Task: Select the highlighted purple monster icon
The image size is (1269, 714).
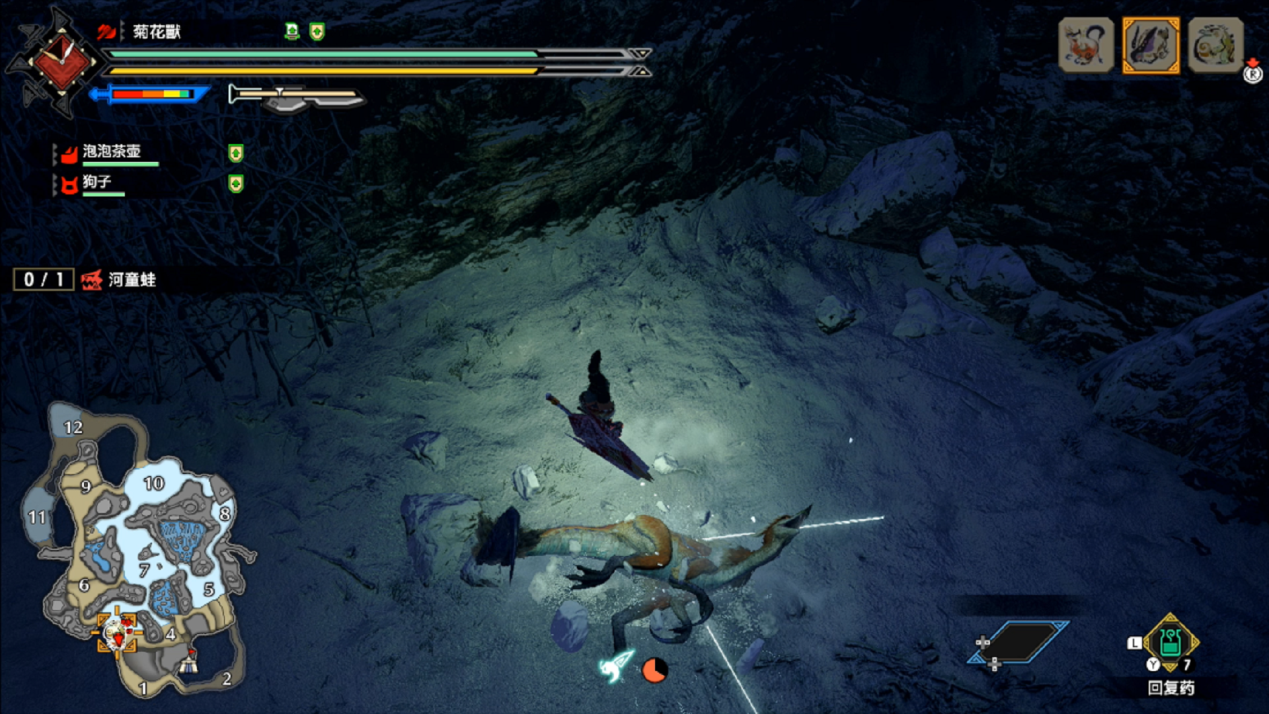Action: [1151, 46]
